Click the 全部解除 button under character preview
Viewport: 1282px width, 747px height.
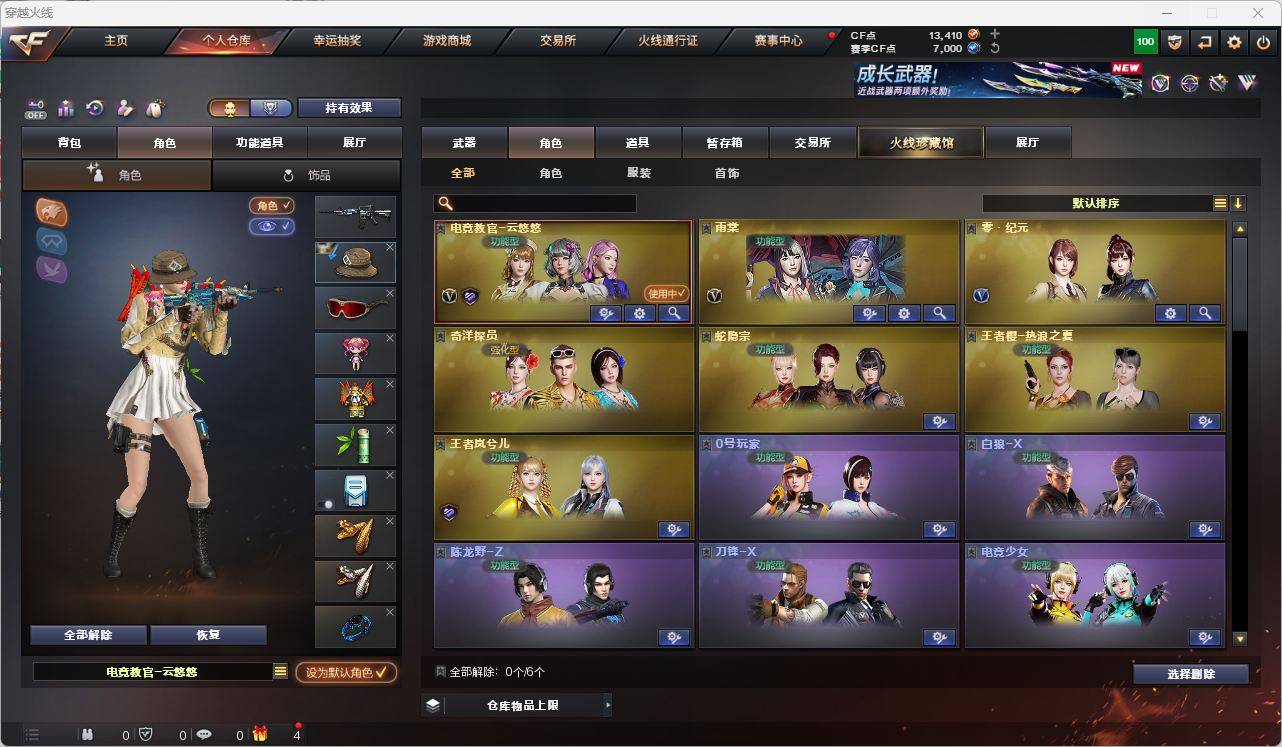87,634
